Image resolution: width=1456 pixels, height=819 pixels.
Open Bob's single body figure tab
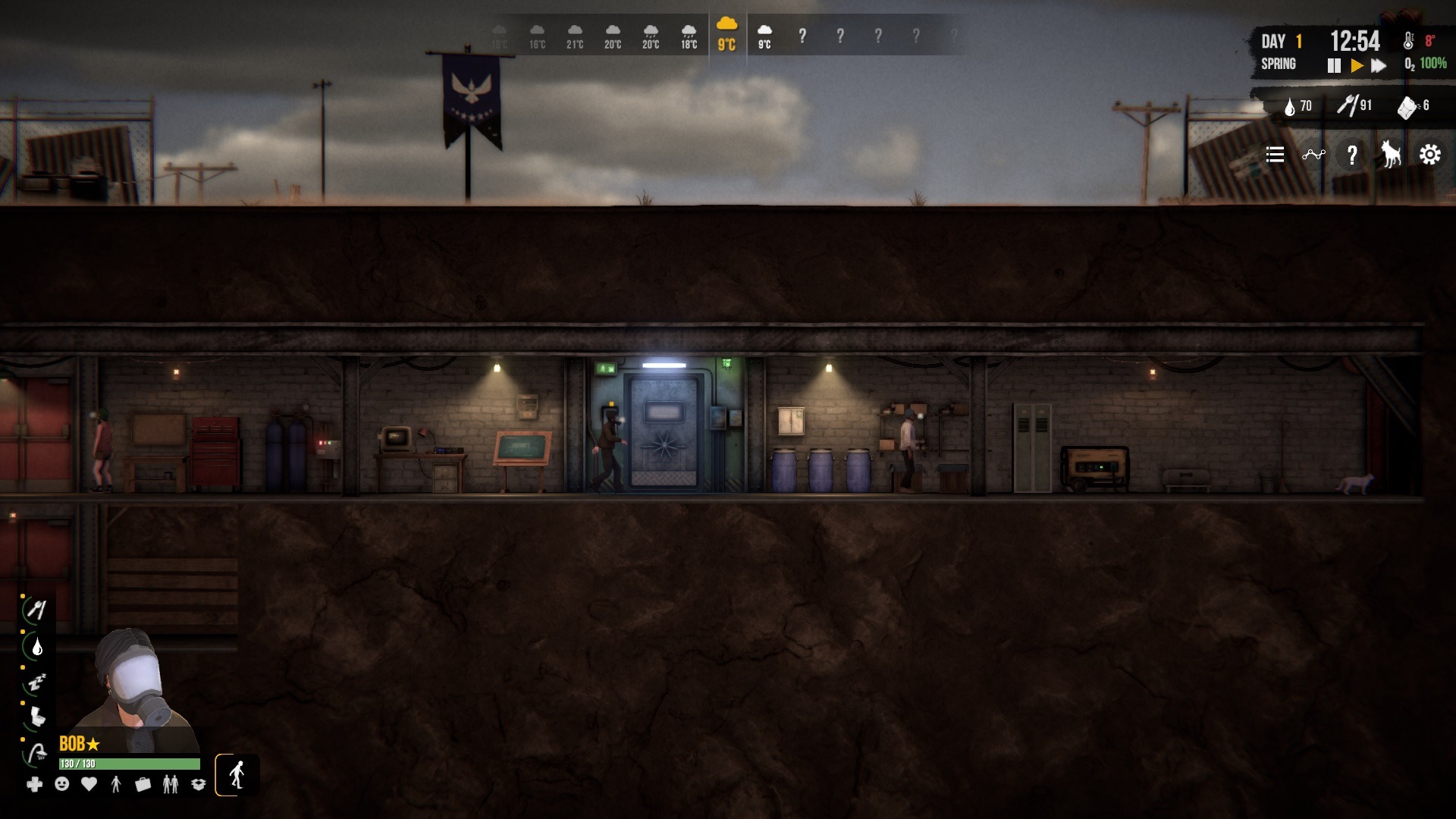pos(116,784)
